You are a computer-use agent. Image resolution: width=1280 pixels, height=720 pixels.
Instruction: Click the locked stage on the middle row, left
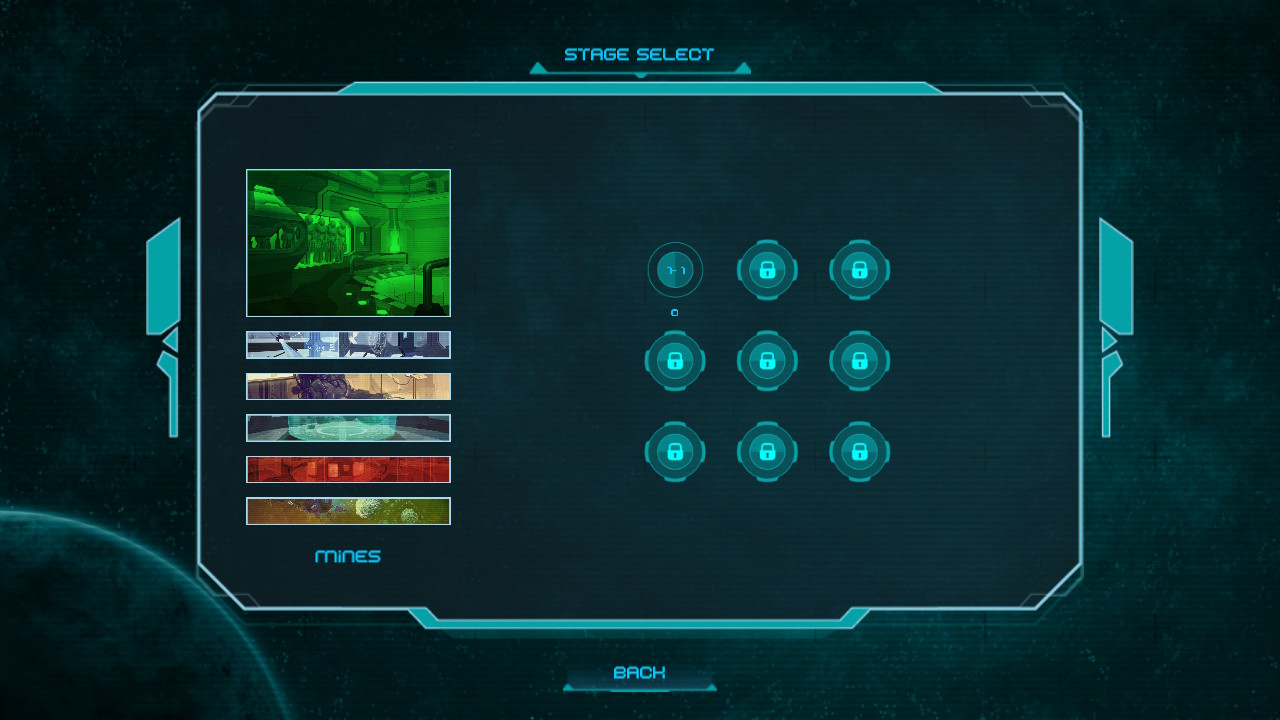tap(675, 360)
